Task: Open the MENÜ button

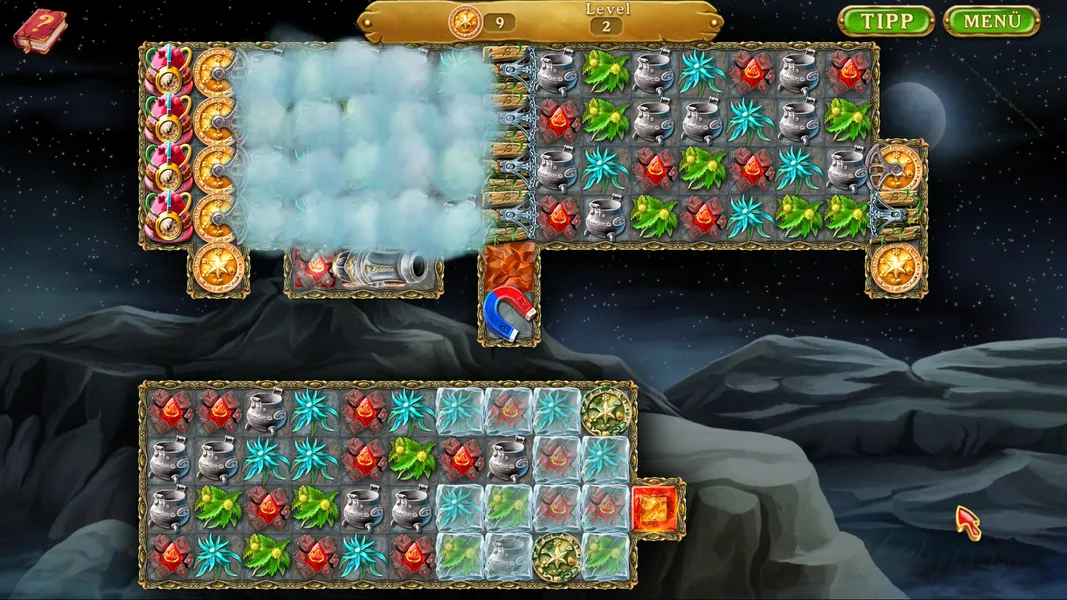Action: (991, 21)
